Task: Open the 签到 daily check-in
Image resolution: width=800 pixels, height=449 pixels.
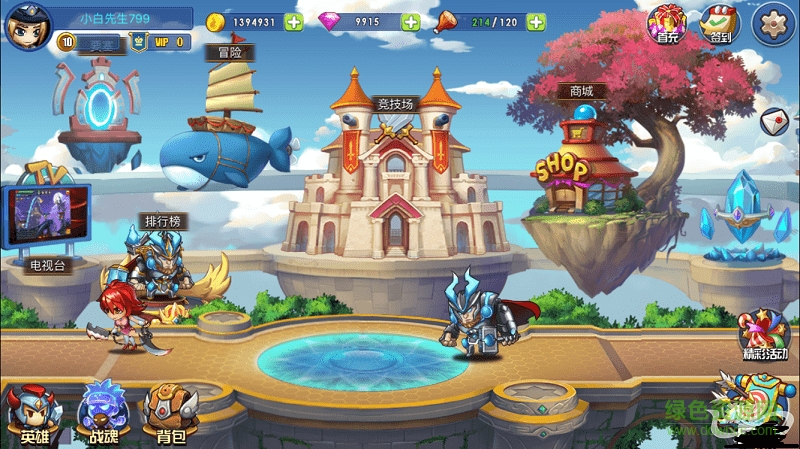Action: (x=718, y=23)
